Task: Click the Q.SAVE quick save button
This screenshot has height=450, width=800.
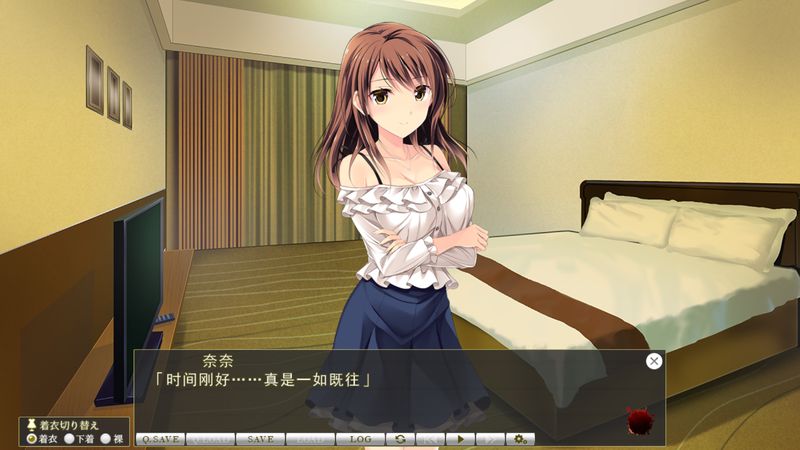Action: (x=160, y=439)
